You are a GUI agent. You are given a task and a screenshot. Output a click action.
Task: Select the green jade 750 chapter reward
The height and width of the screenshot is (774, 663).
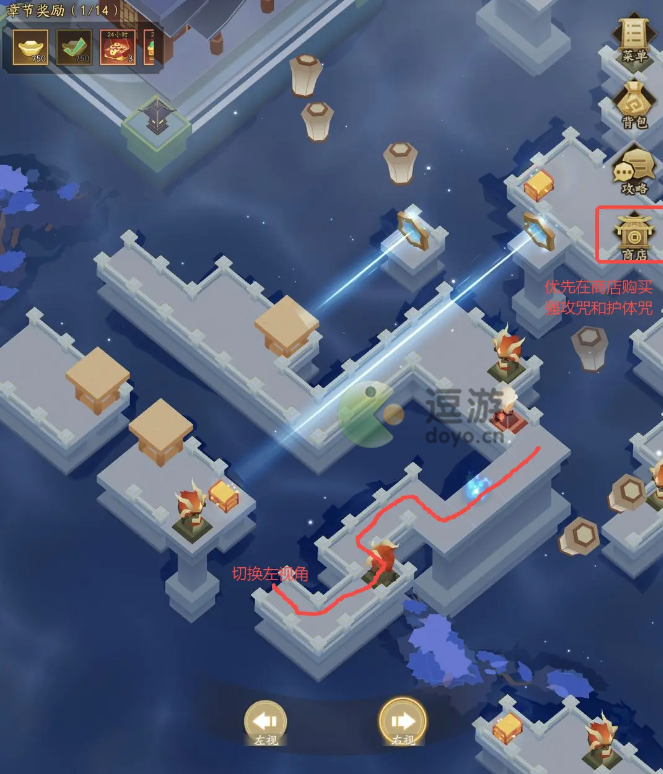point(74,46)
